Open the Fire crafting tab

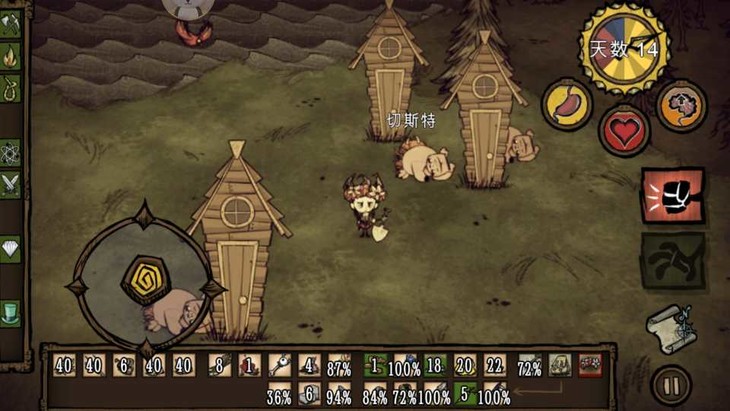[10, 56]
